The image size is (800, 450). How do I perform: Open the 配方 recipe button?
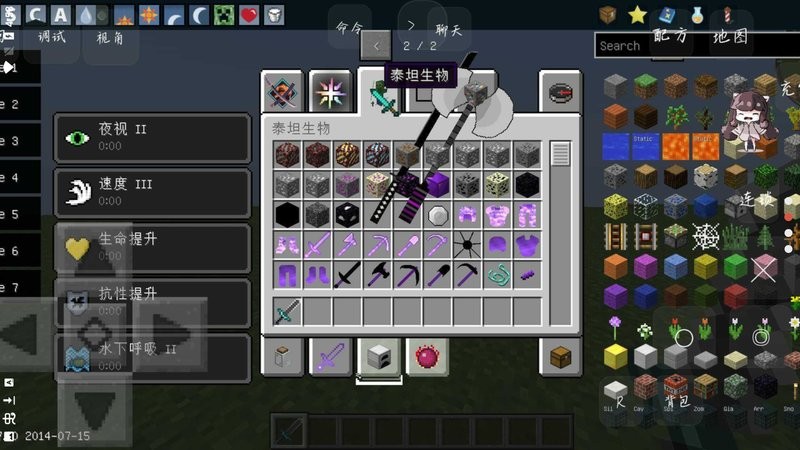(x=670, y=36)
